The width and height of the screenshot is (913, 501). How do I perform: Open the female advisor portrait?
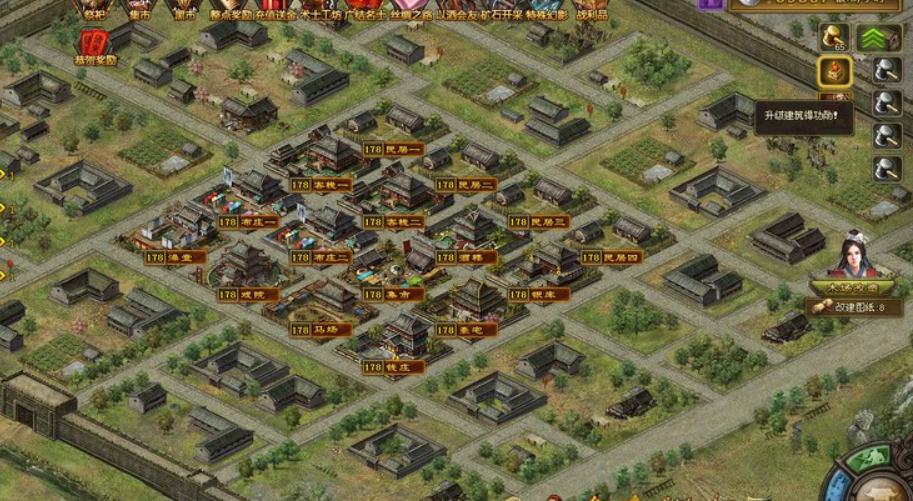pos(853,258)
